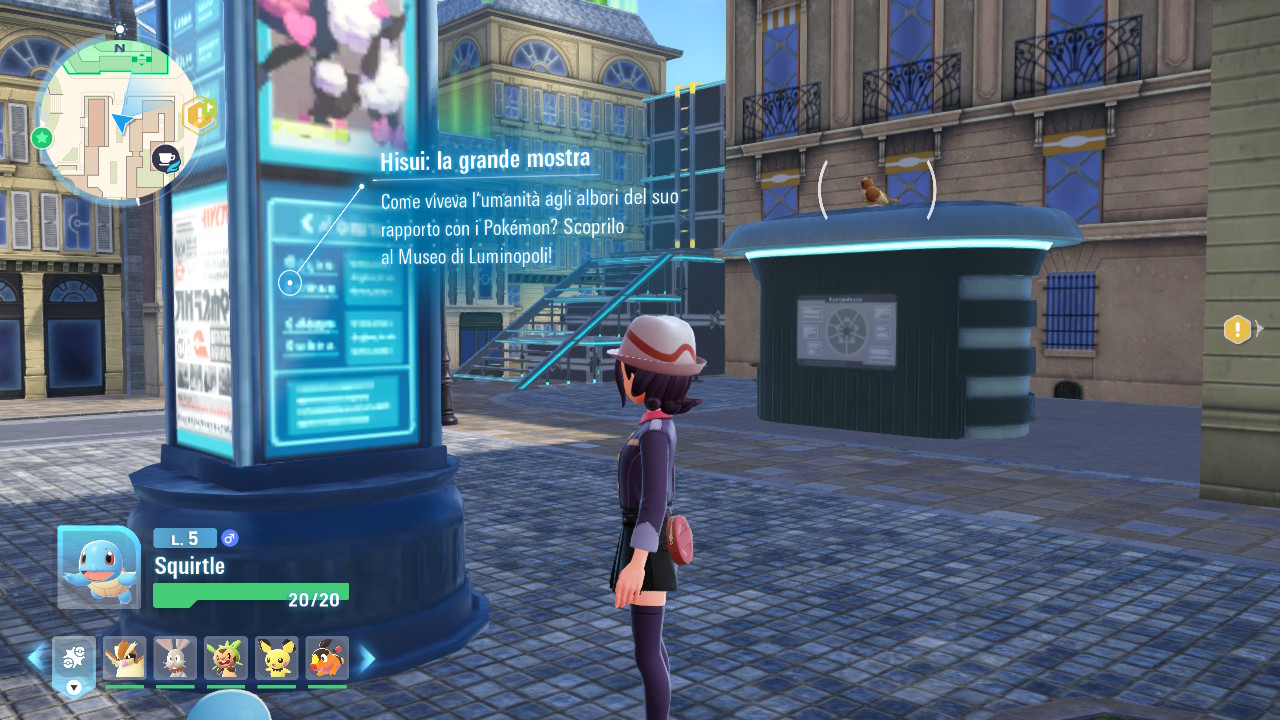Viewport: 1280px width, 720px height.
Task: Open the Poké Ball swap slot in the party bar
Action: click(x=74, y=660)
